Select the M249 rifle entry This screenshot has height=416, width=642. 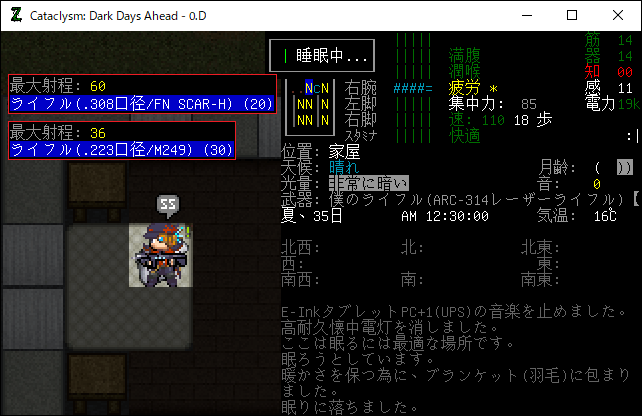122,150
